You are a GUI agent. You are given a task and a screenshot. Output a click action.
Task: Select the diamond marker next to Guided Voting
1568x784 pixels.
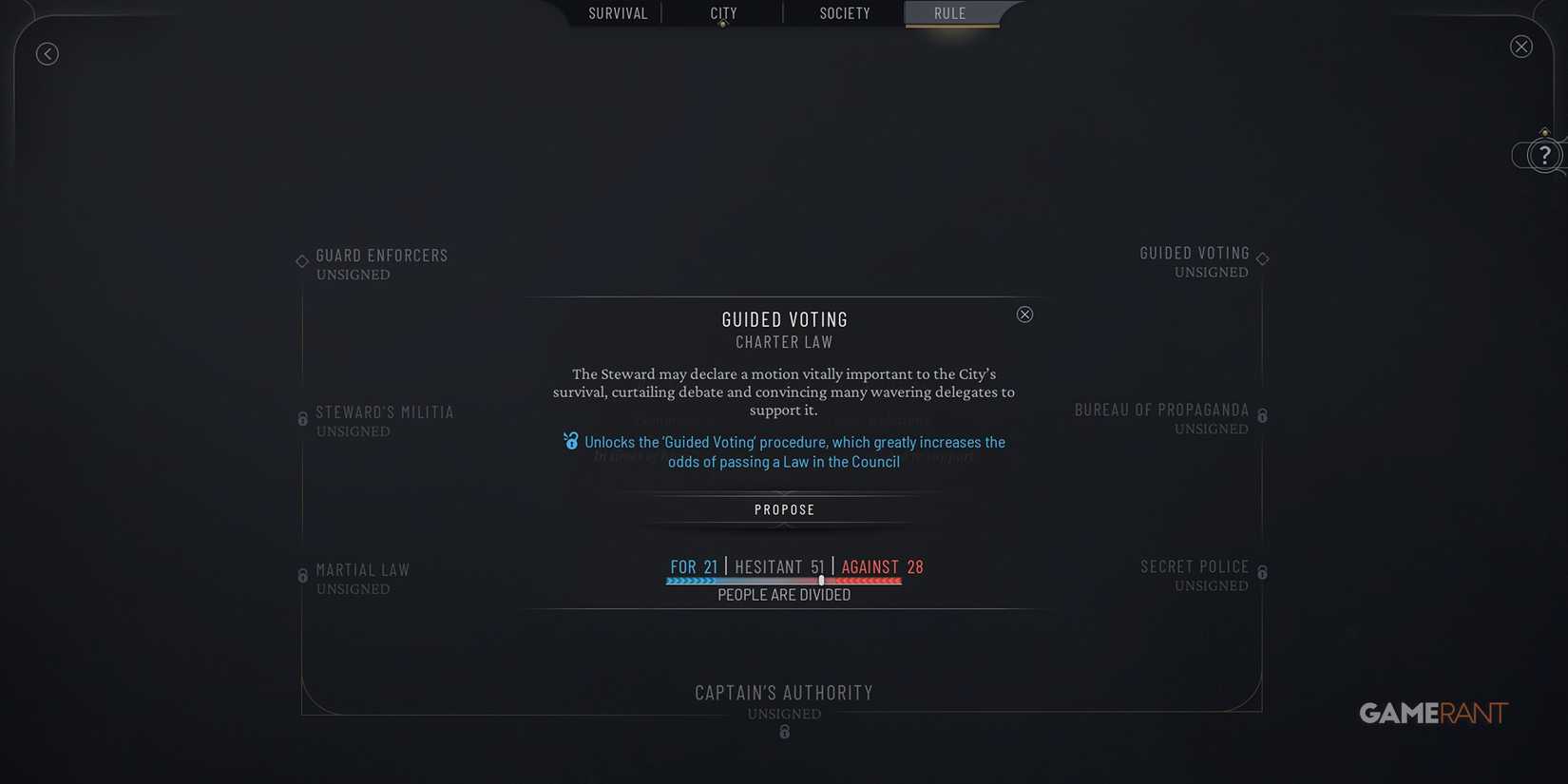pyautogui.click(x=1262, y=257)
